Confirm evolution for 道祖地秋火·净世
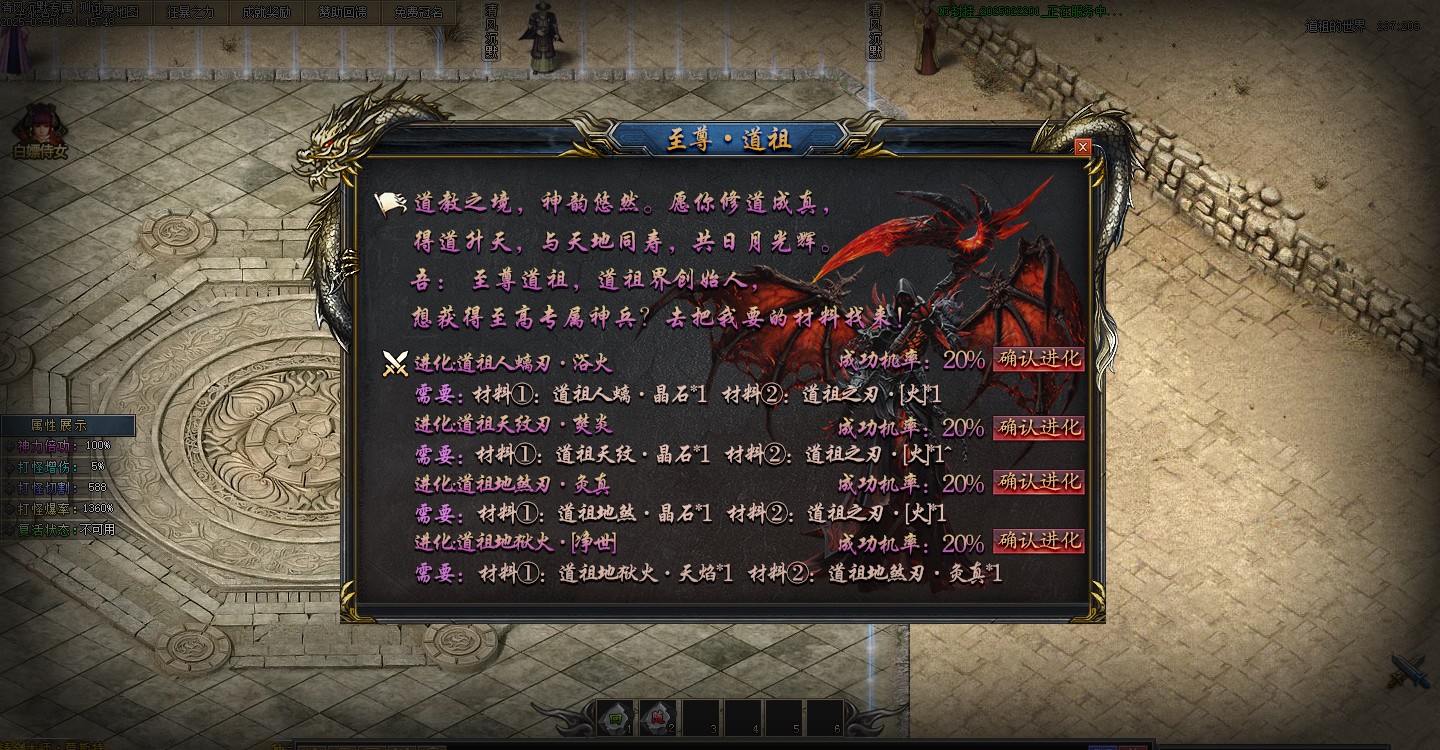 [x=1038, y=541]
